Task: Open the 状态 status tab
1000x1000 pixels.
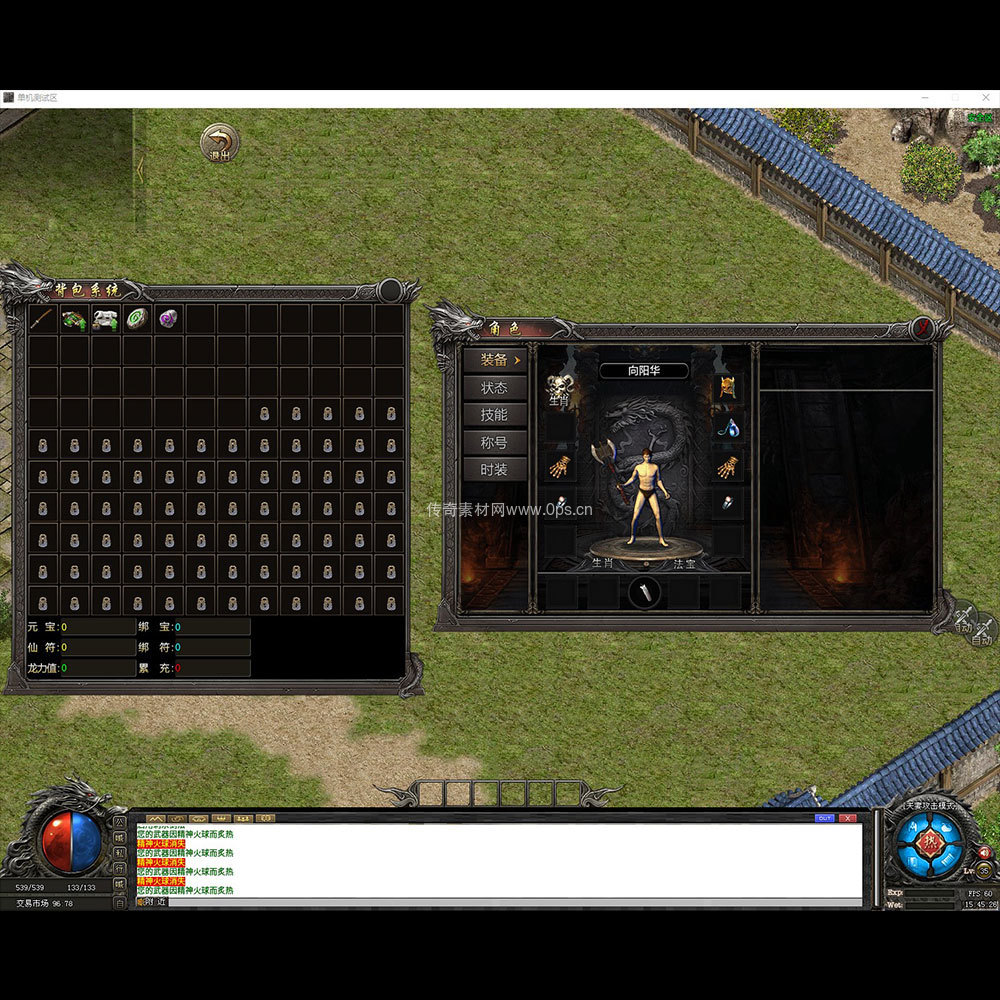Action: click(x=495, y=388)
